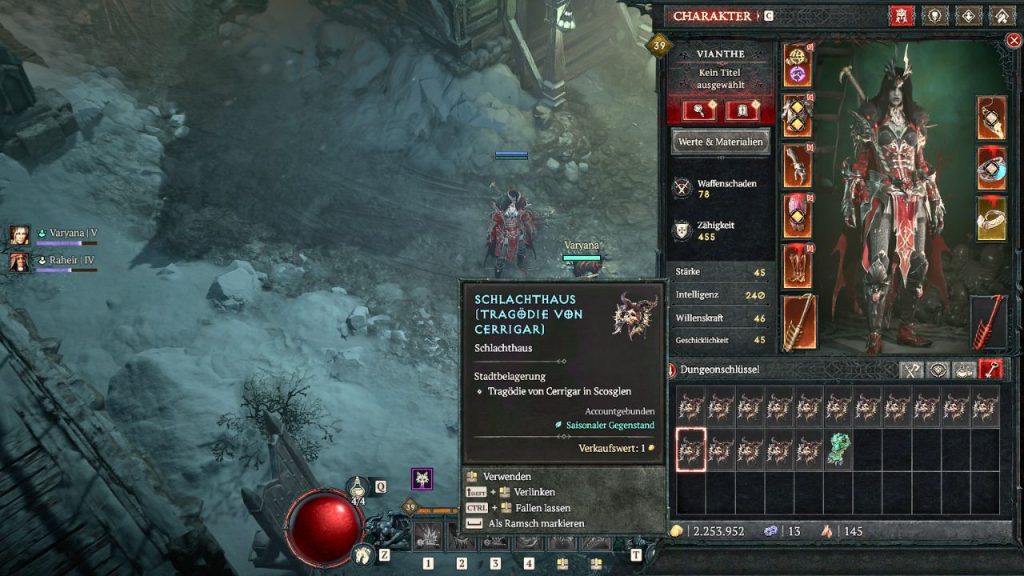
Task: Select the highlighted Schlachthaus dungeon key
Action: click(691, 450)
